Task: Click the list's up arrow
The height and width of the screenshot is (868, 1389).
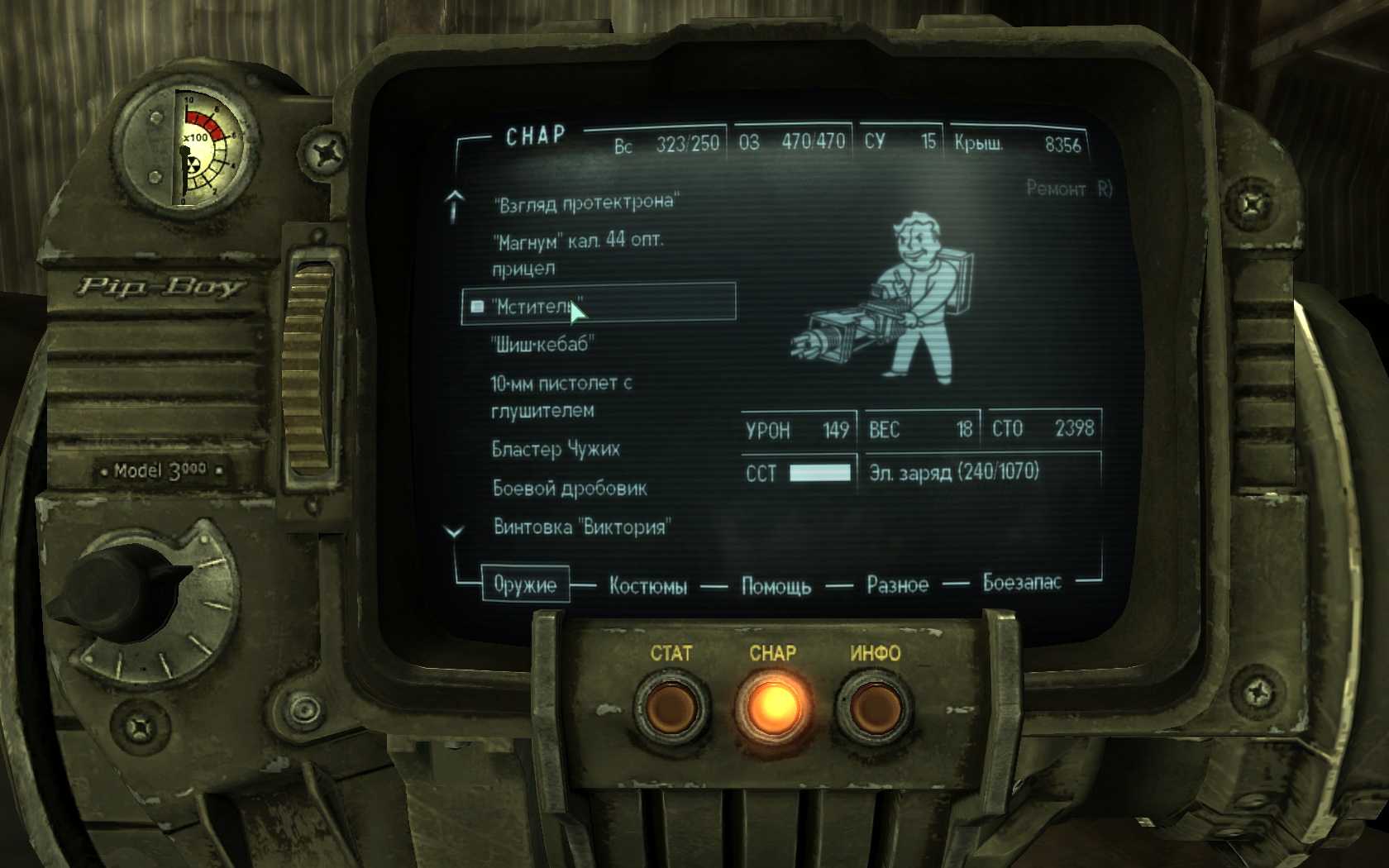Action: [x=454, y=205]
